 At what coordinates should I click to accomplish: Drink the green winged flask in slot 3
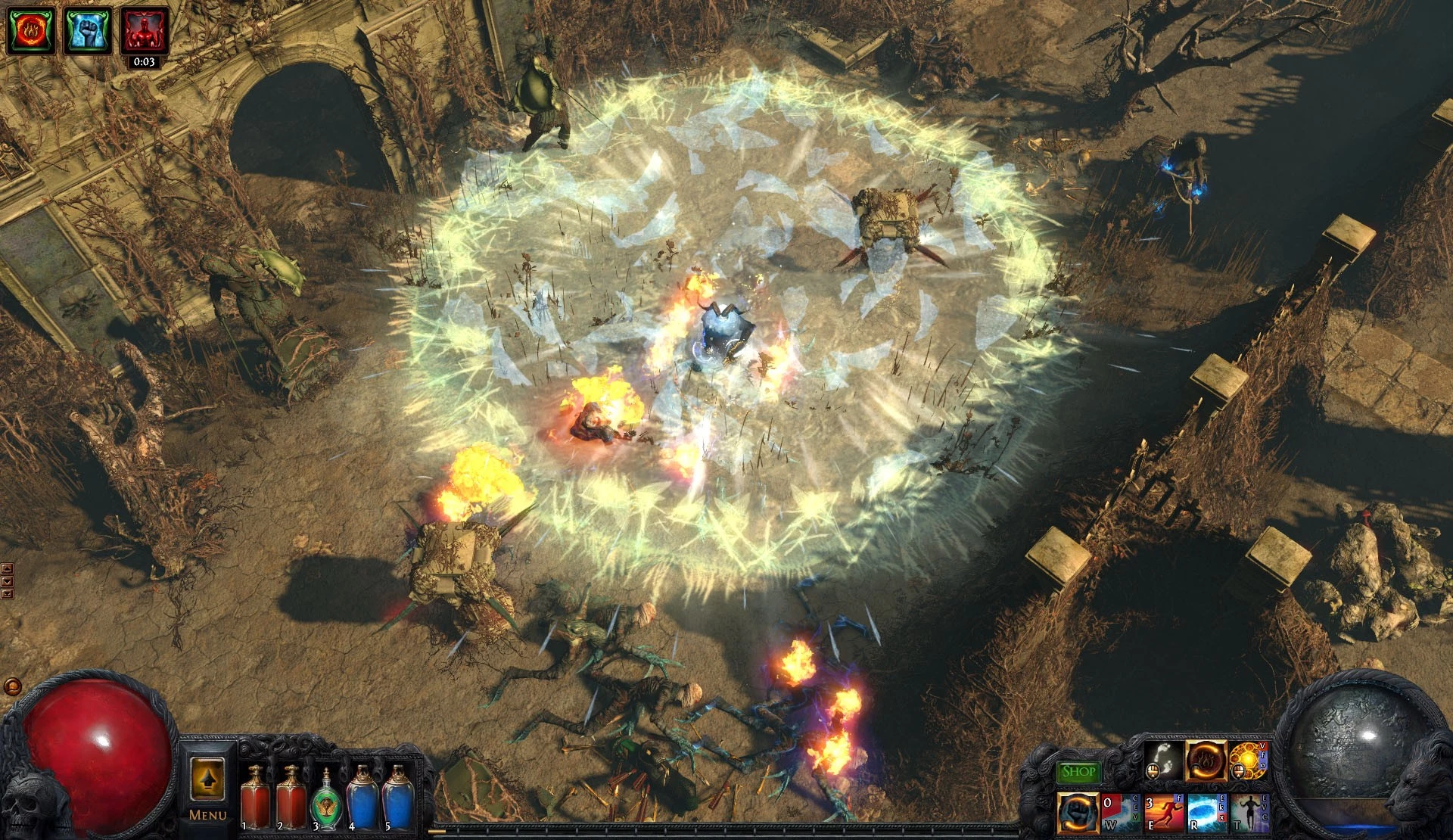[326, 801]
